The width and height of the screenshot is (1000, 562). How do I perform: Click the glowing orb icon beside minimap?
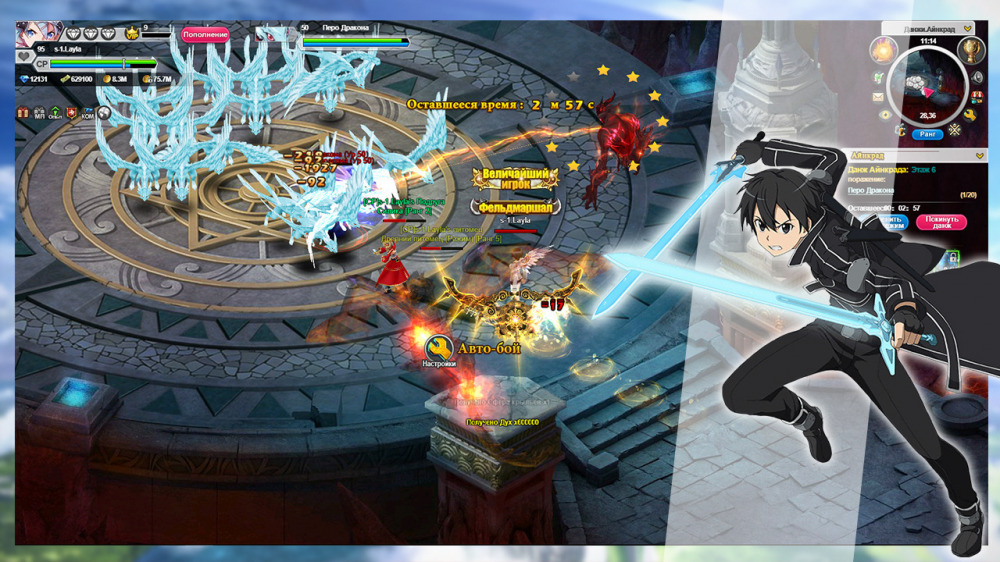tap(883, 49)
